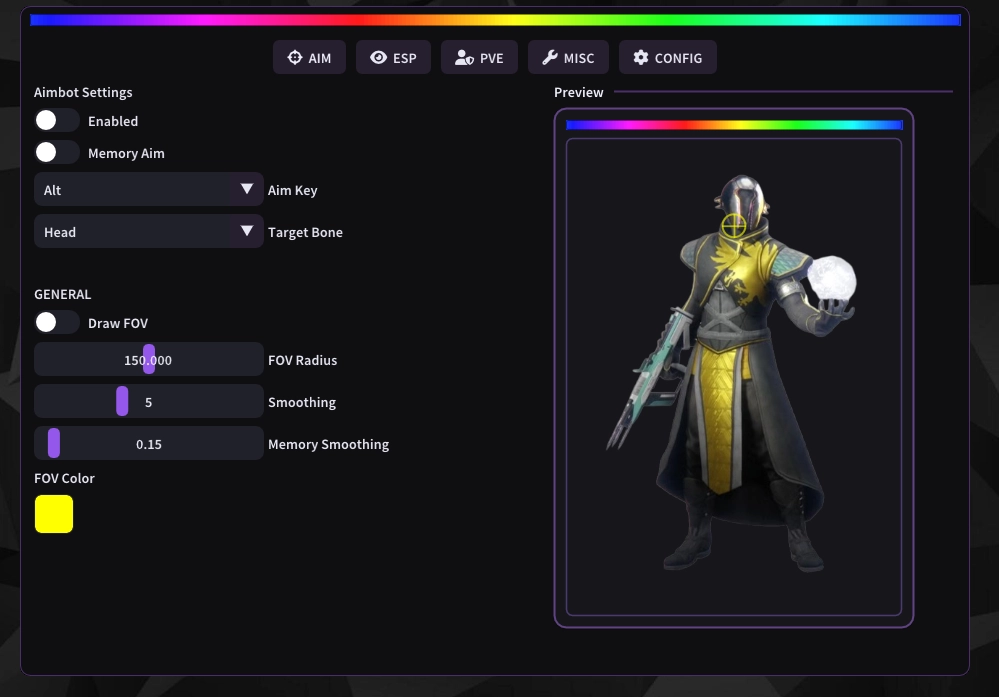Viewport: 999px width, 697px height.
Task: Show the MISC tab
Action: 568,58
